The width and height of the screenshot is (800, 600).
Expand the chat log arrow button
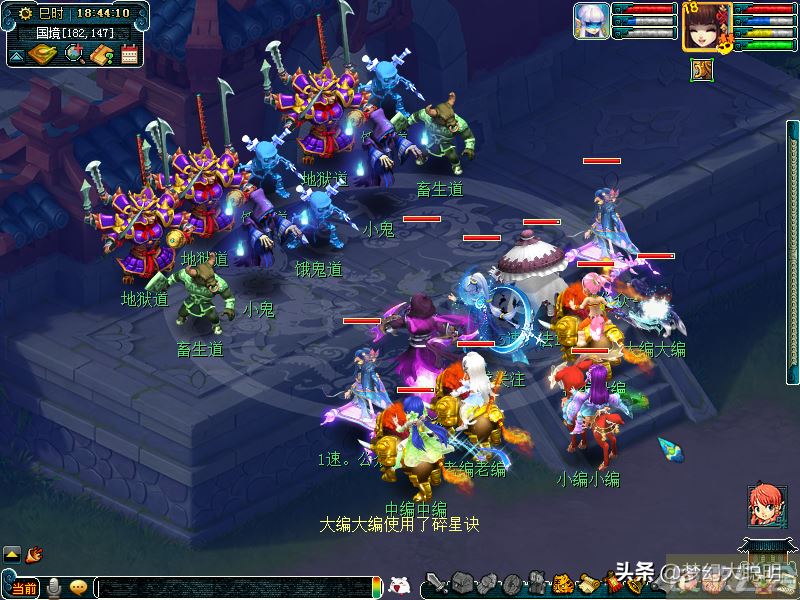(12, 553)
